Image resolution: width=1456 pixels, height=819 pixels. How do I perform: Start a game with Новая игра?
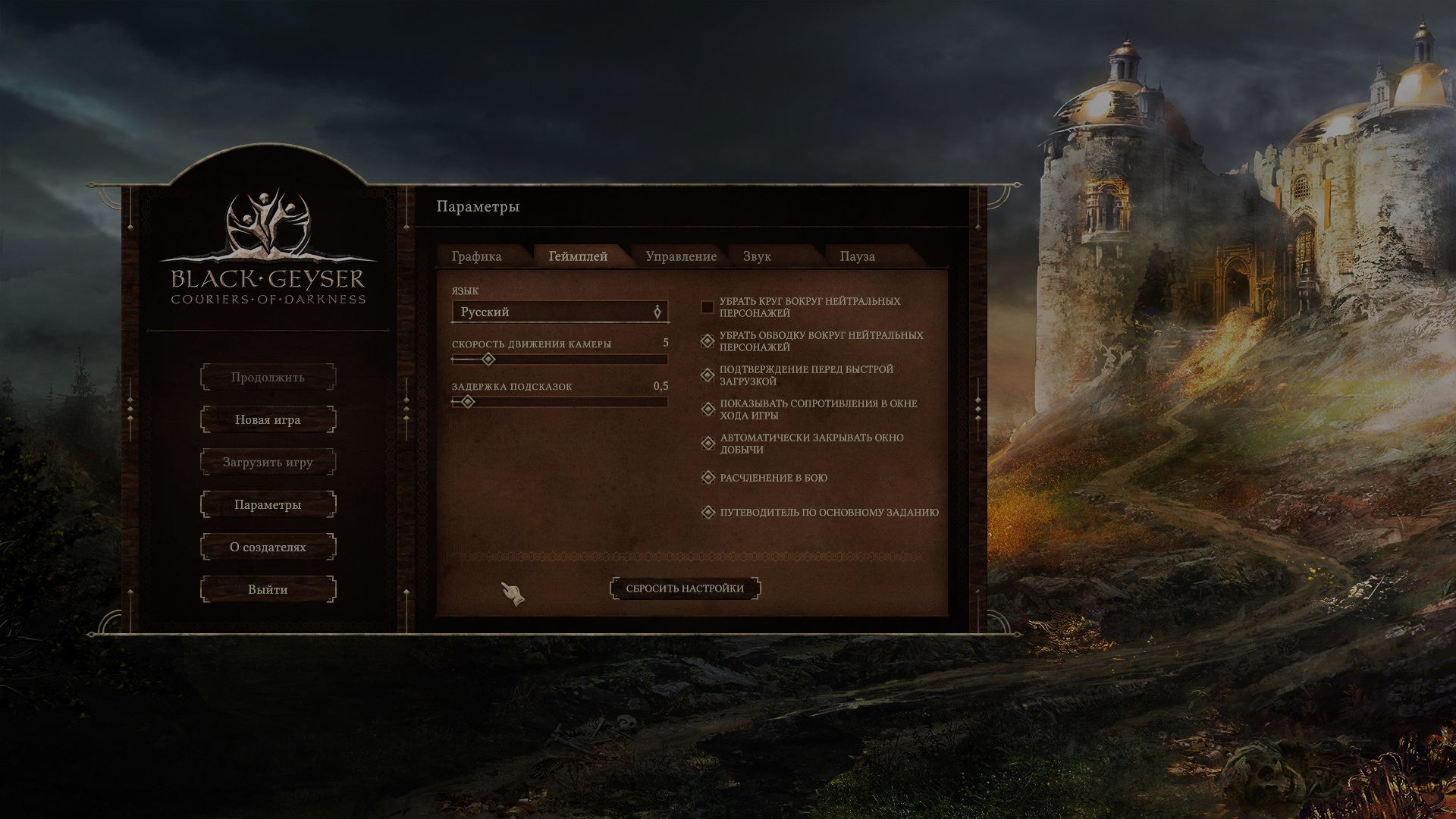[268, 419]
